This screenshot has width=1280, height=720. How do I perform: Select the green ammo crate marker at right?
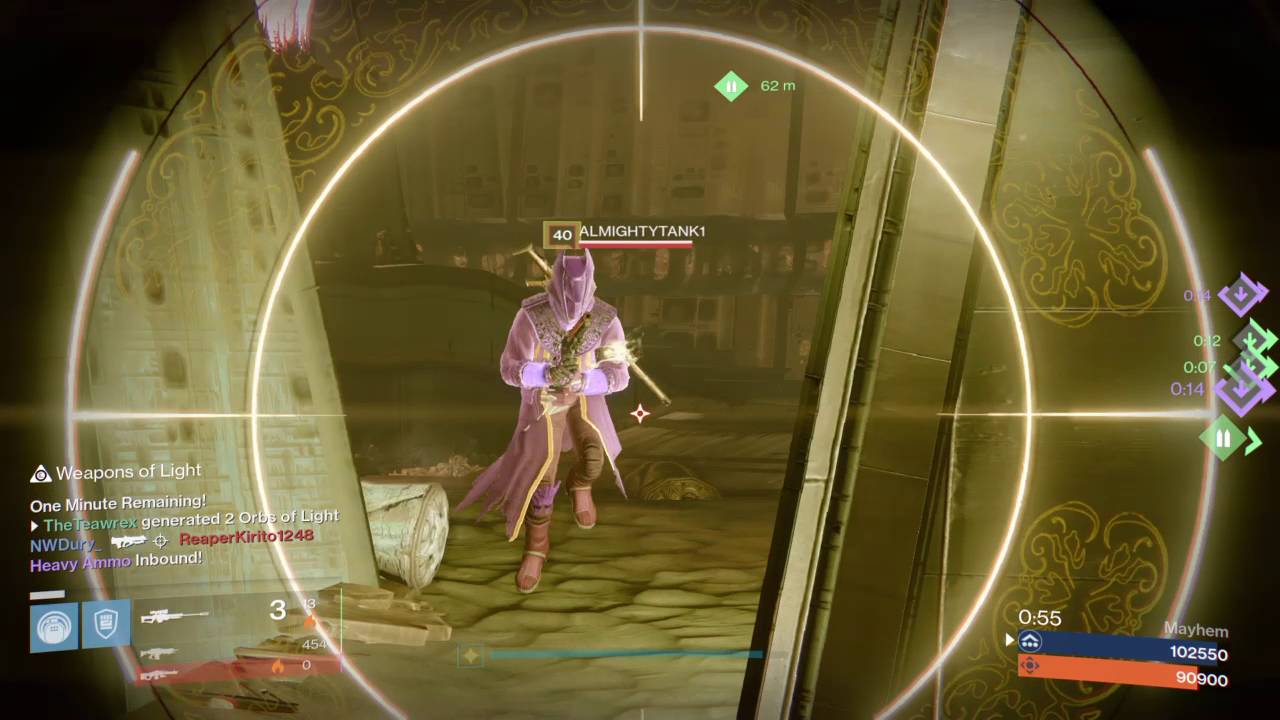tap(1223, 438)
